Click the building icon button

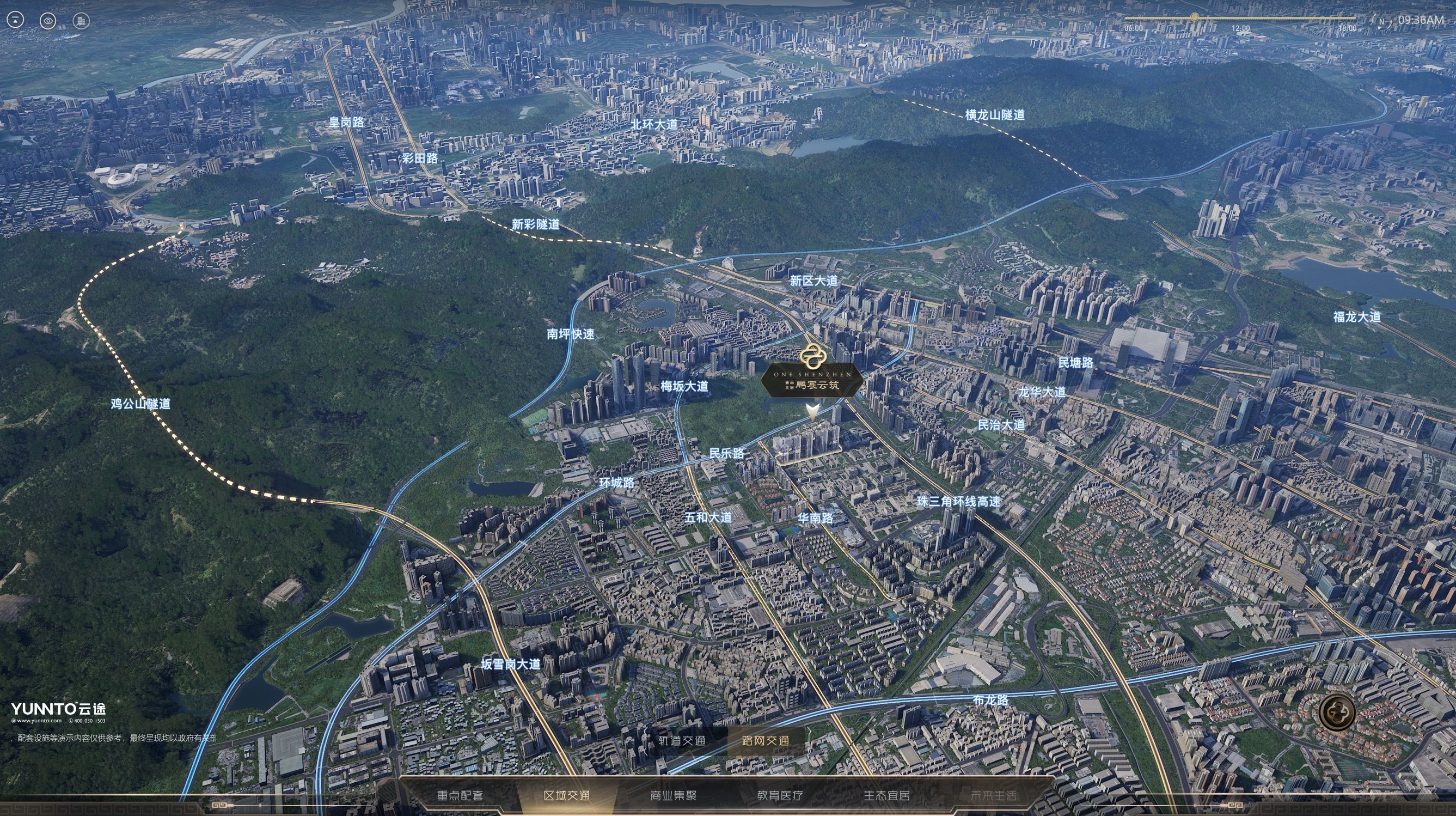[81, 21]
